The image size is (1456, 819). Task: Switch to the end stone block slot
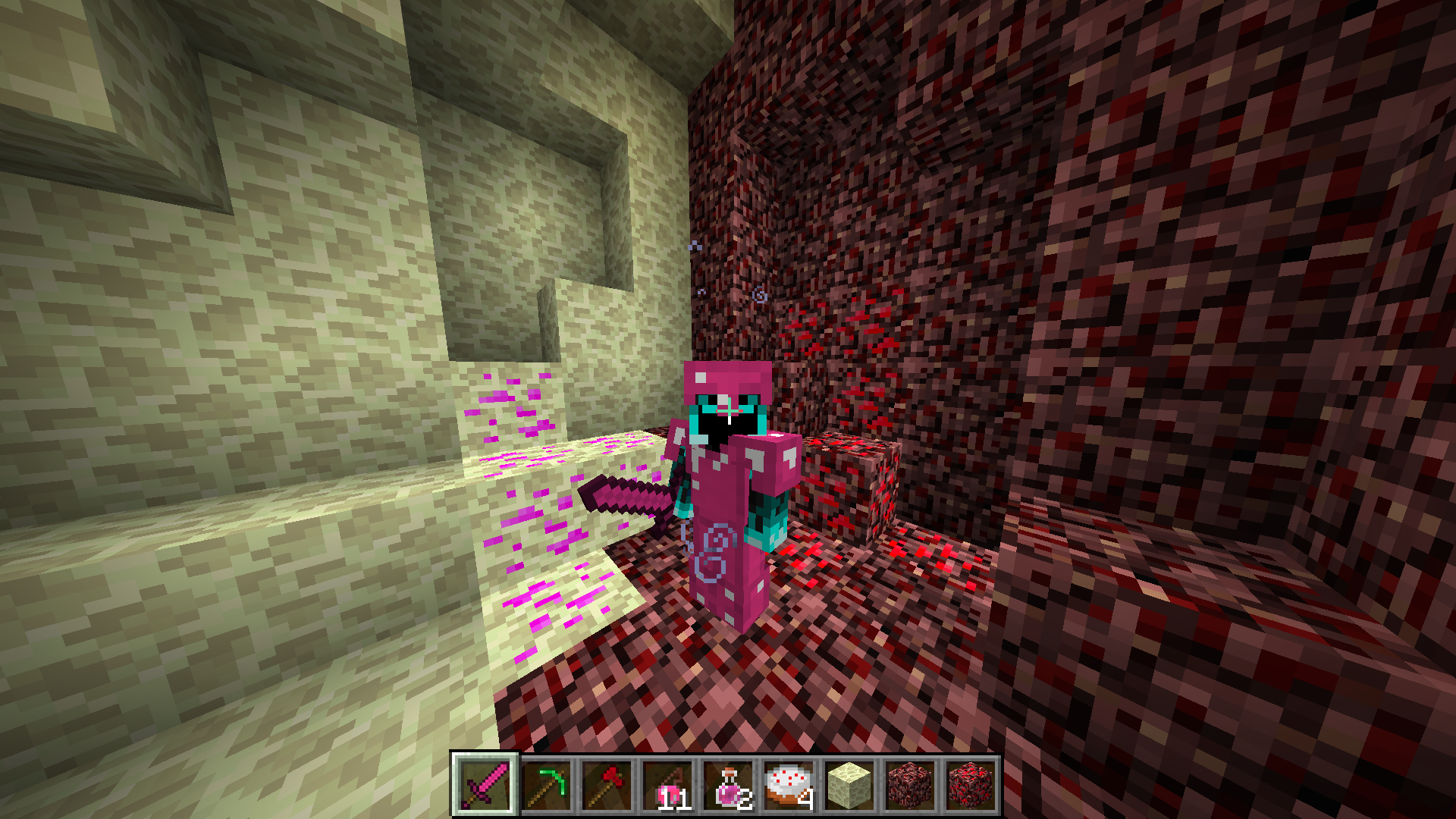[x=849, y=785]
